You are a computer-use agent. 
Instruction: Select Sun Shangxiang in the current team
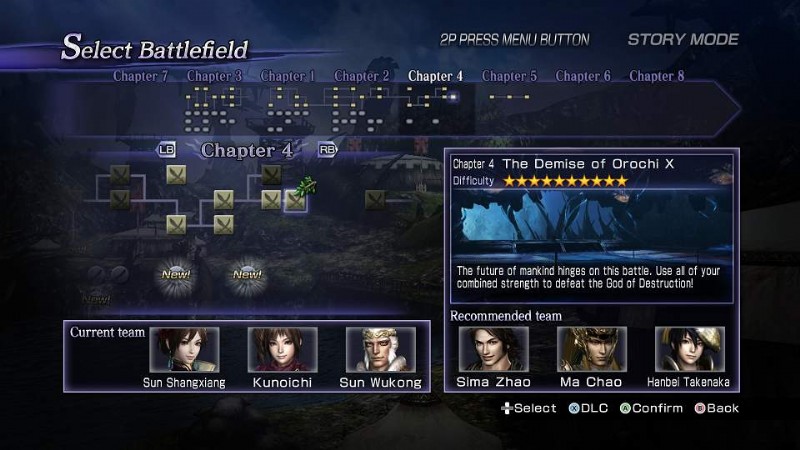184,349
